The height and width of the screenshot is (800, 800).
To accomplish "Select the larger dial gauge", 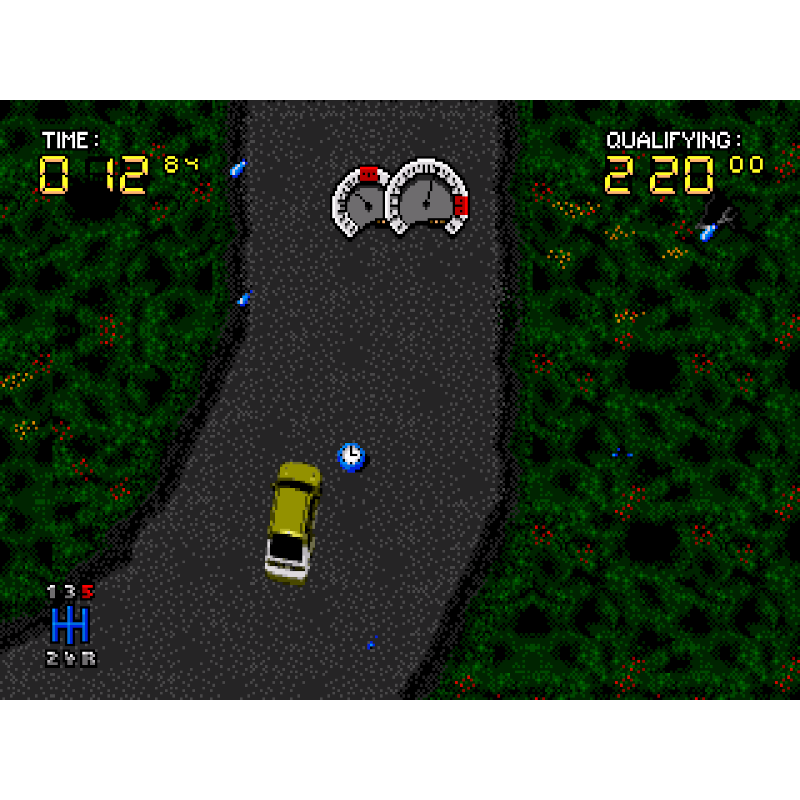I will tap(428, 198).
